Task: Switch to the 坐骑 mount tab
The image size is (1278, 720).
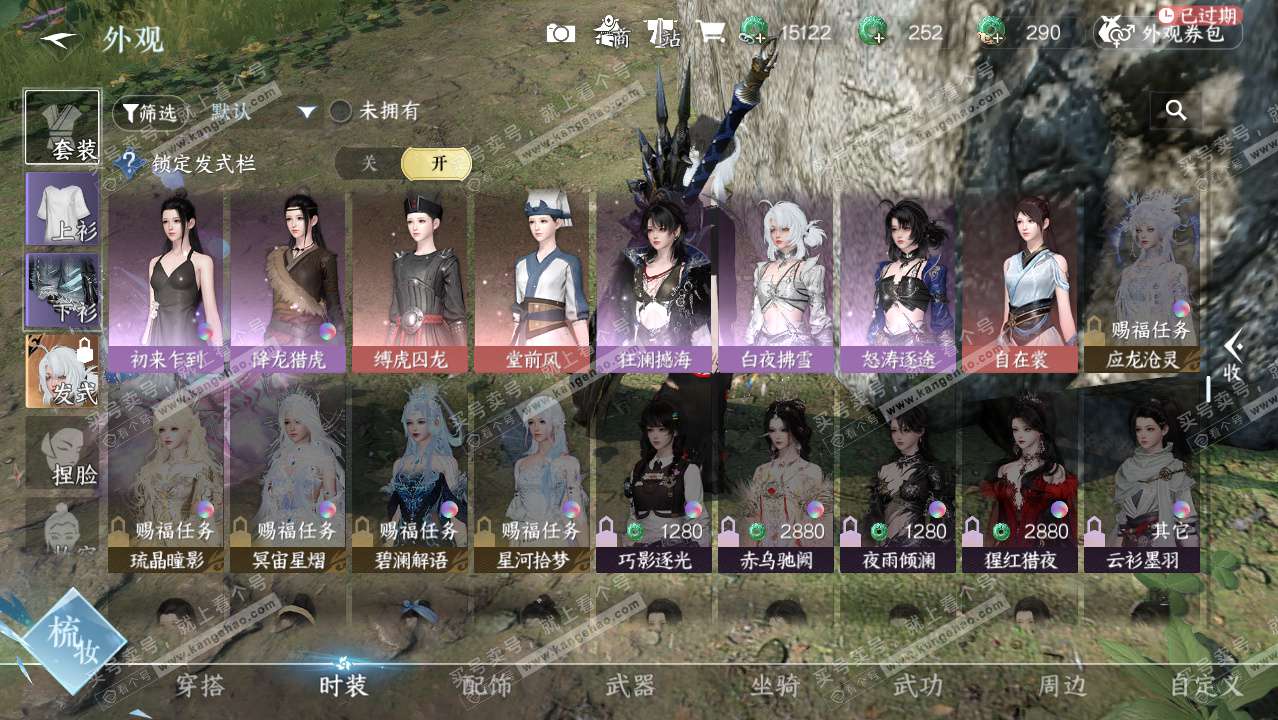Action: (775, 686)
